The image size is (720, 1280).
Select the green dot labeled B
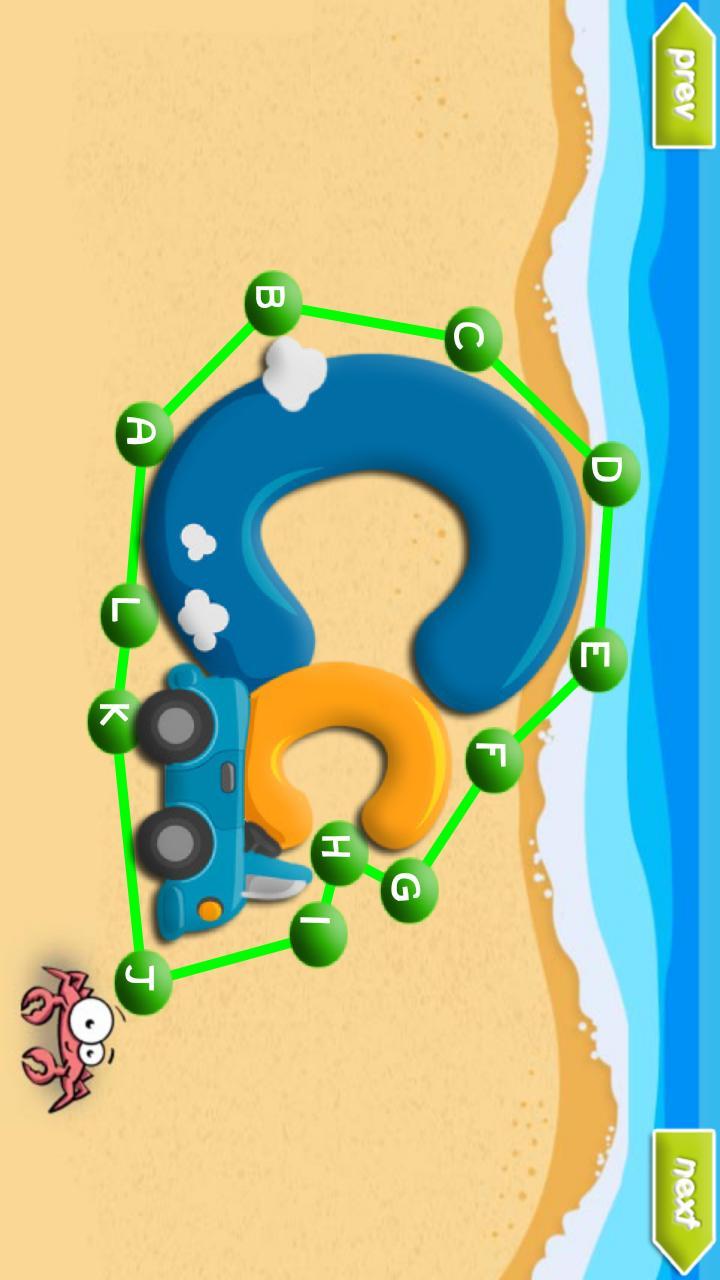[x=272, y=303]
